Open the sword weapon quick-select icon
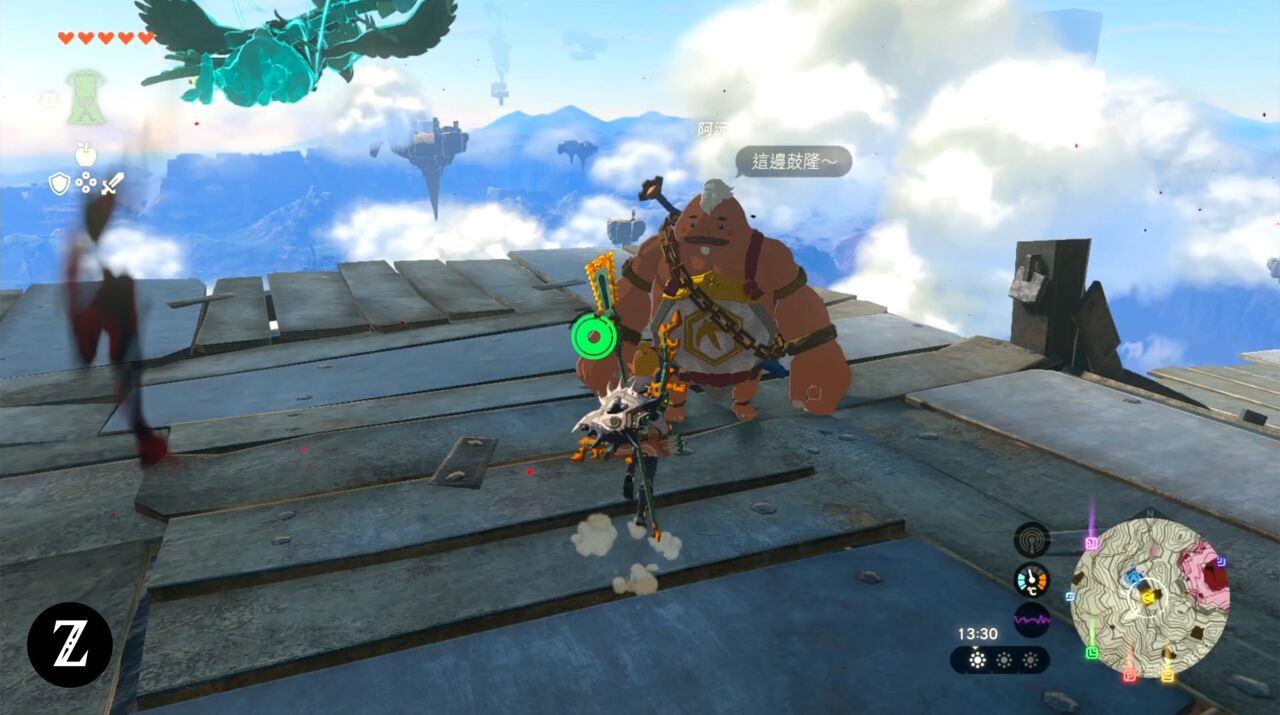The image size is (1280, 715). [x=113, y=183]
